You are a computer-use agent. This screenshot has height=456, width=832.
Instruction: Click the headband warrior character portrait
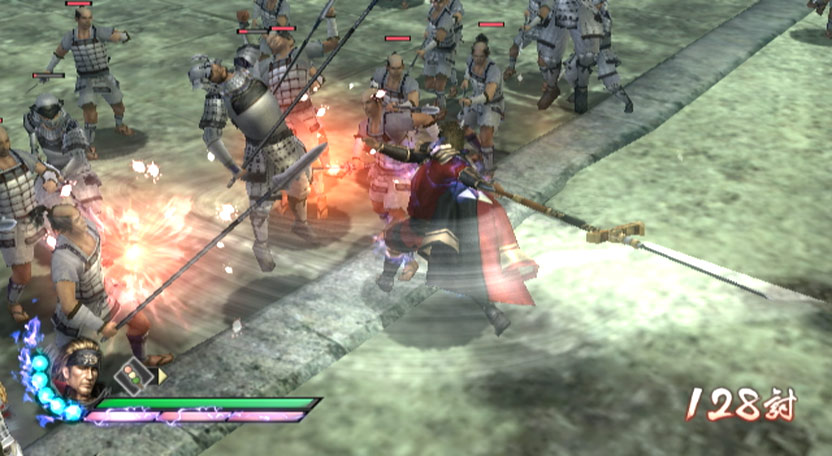click(81, 373)
